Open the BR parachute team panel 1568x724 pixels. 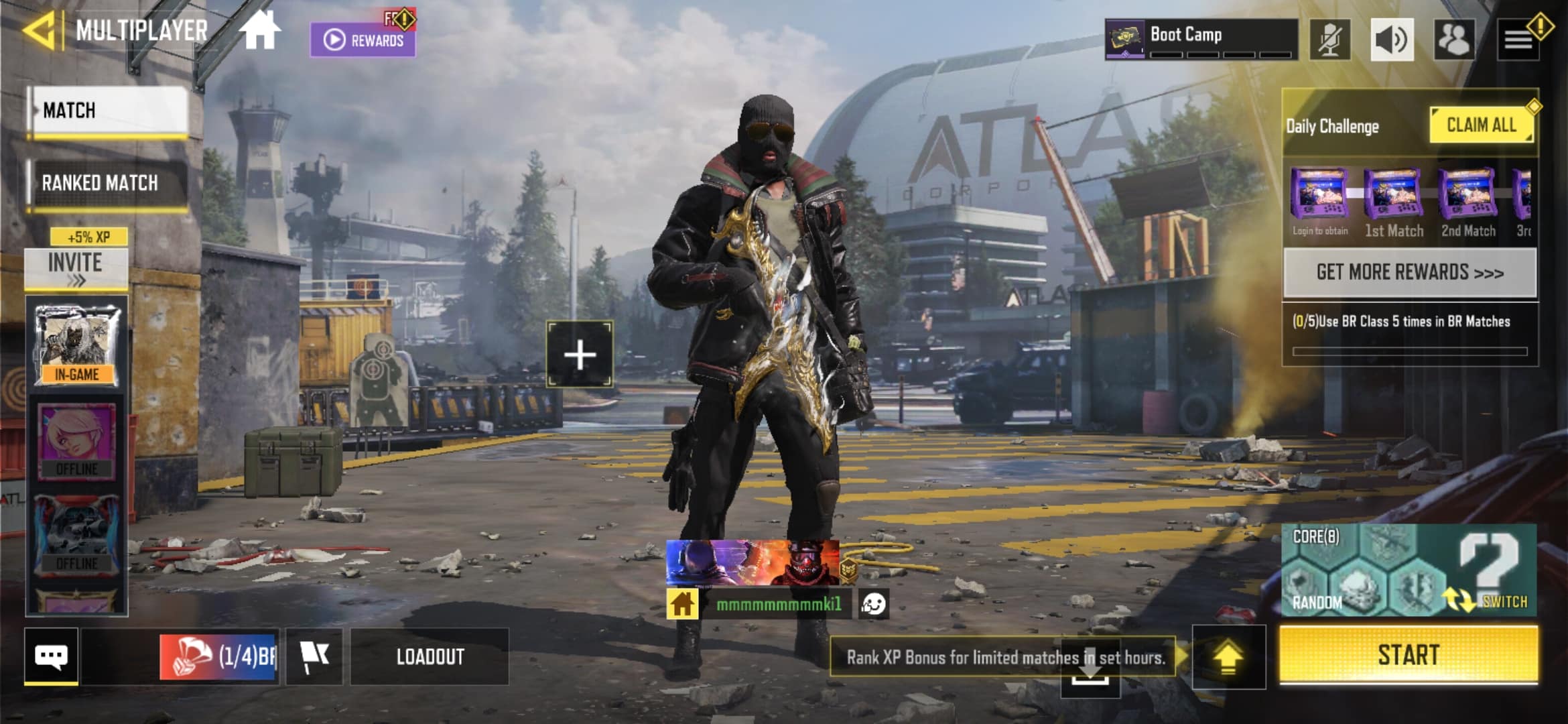pyautogui.click(x=219, y=656)
